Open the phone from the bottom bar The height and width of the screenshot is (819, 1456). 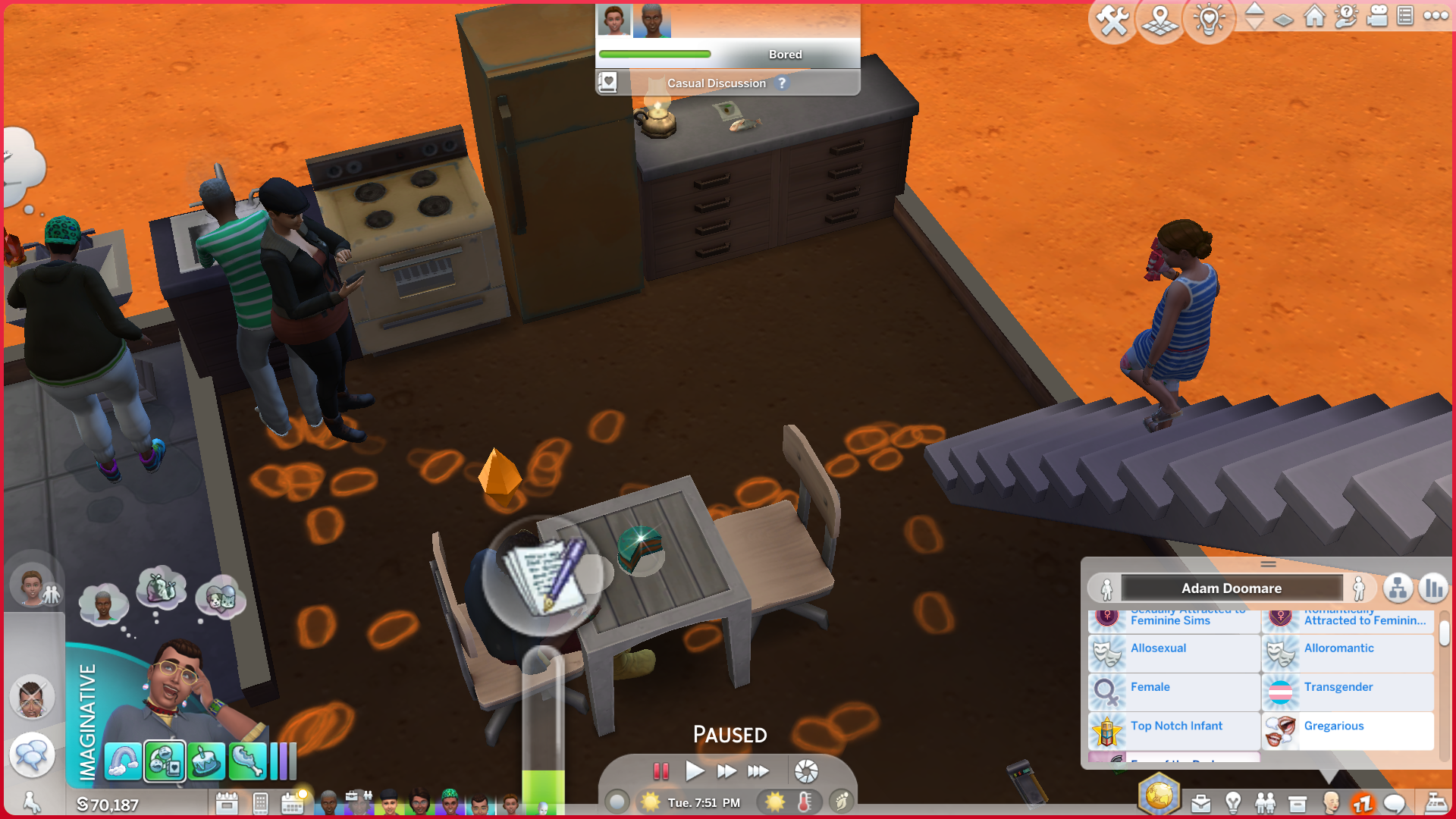pyautogui.click(x=260, y=802)
